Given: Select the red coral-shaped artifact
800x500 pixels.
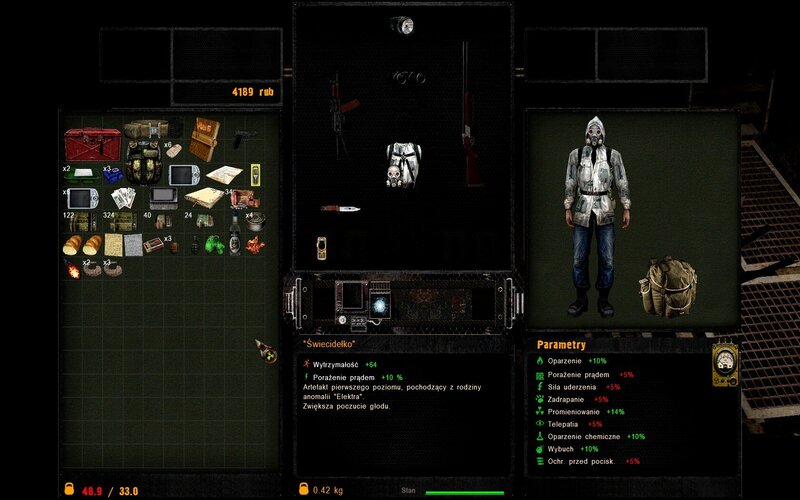Looking at the screenshot, I should (254, 244).
